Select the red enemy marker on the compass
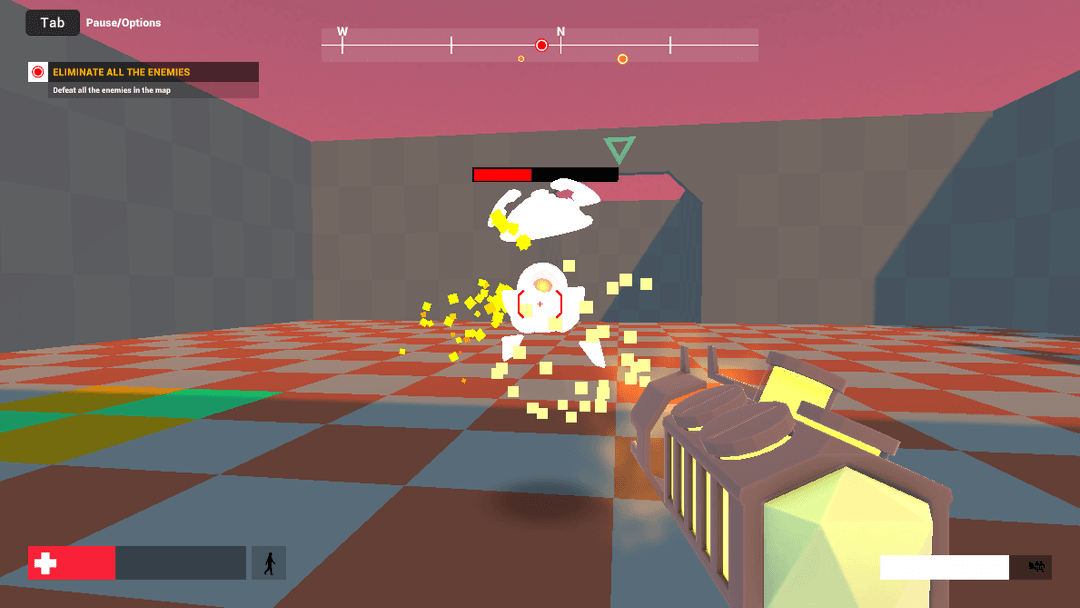1080x608 pixels. click(542, 45)
